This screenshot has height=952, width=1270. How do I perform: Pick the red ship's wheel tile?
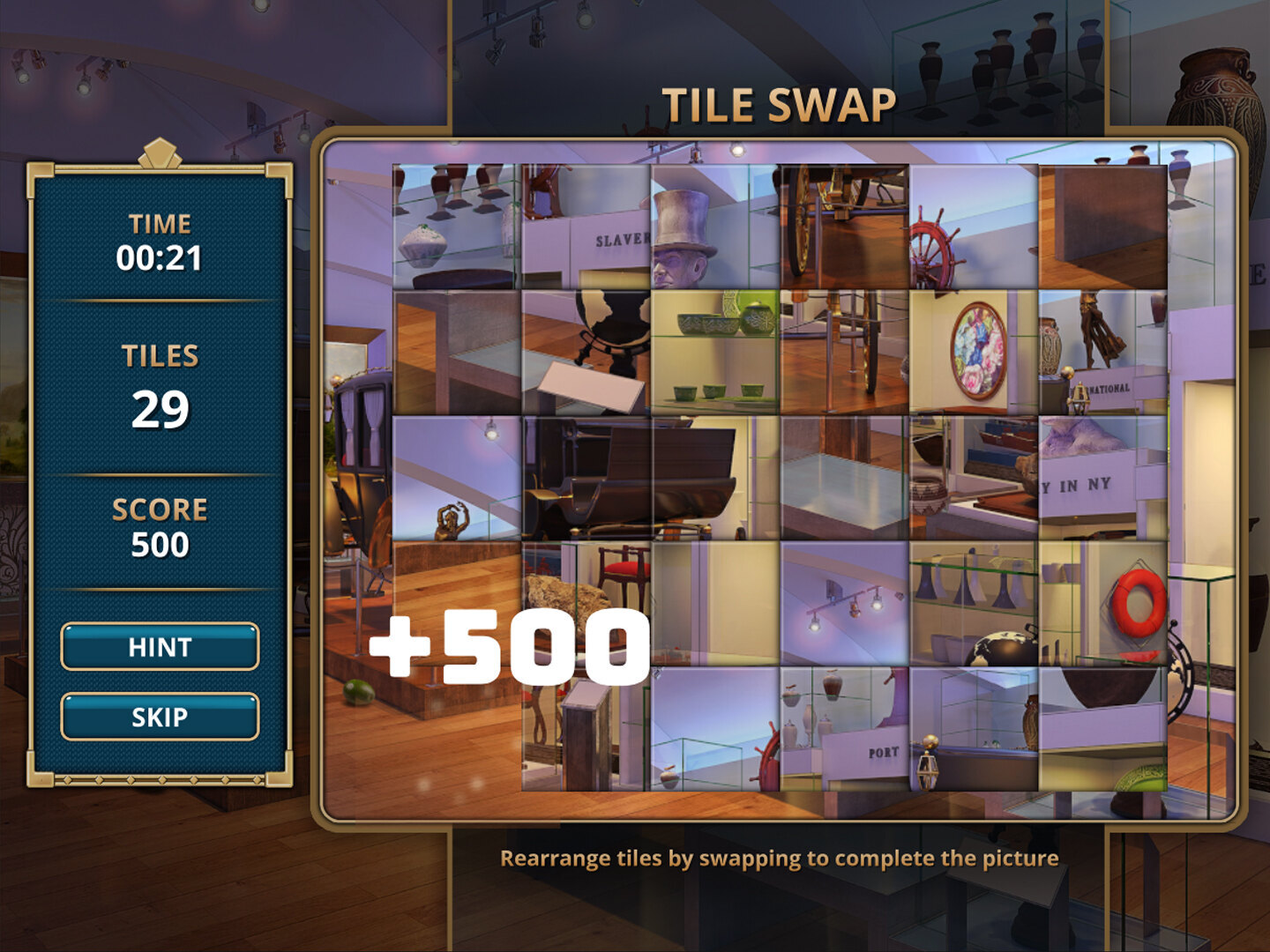pyautogui.click(x=974, y=227)
